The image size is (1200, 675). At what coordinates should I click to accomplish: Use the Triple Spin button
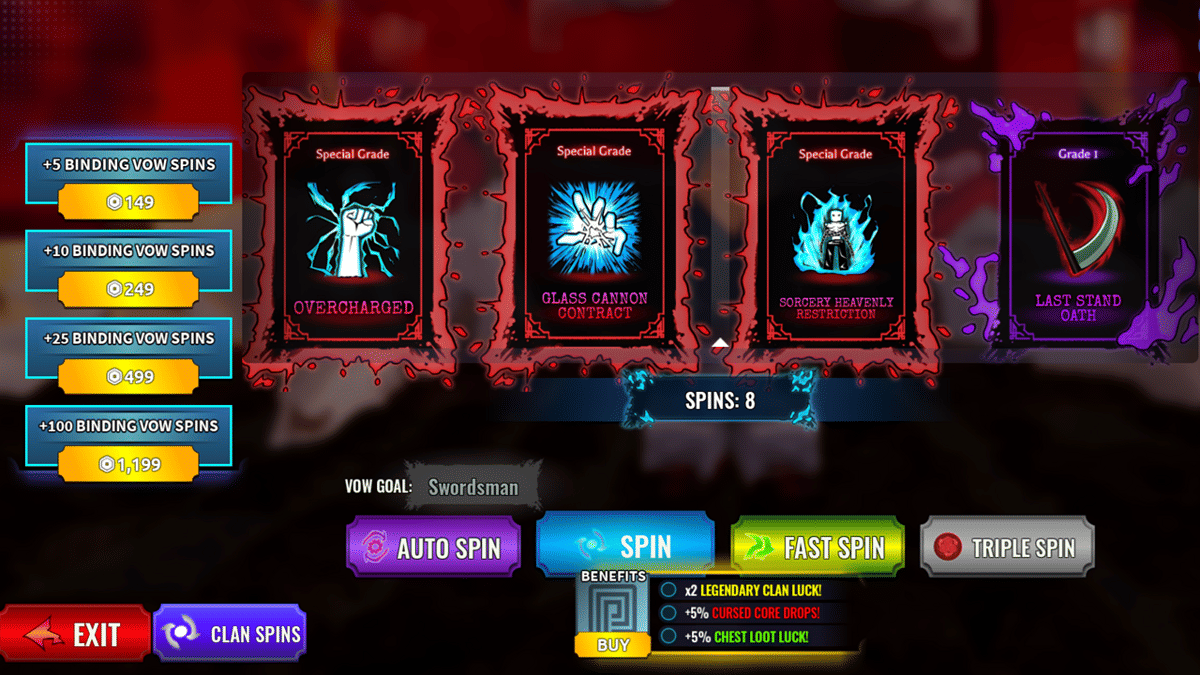[1007, 547]
